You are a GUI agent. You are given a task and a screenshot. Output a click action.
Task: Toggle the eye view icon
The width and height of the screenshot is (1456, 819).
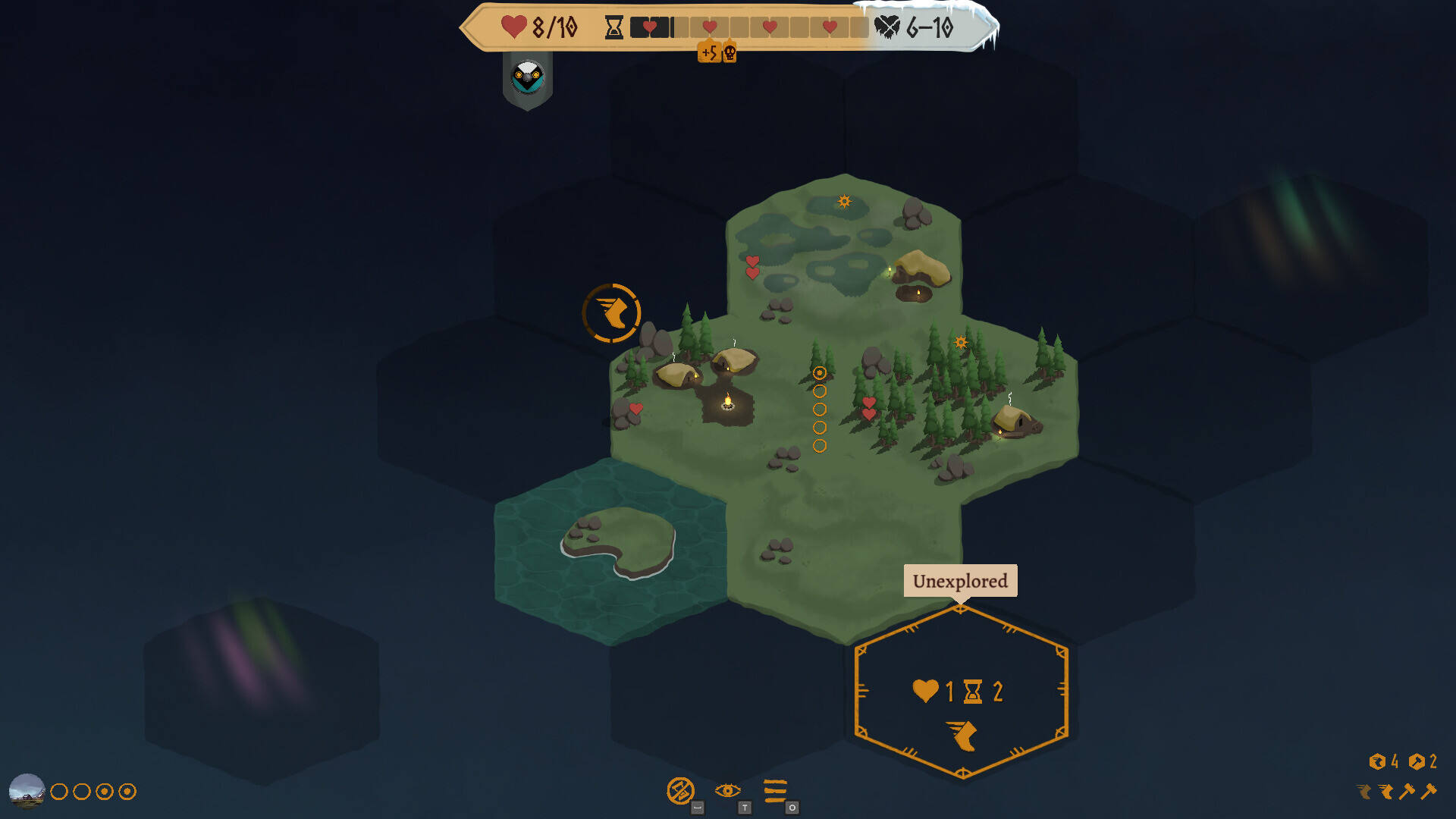coord(727,791)
